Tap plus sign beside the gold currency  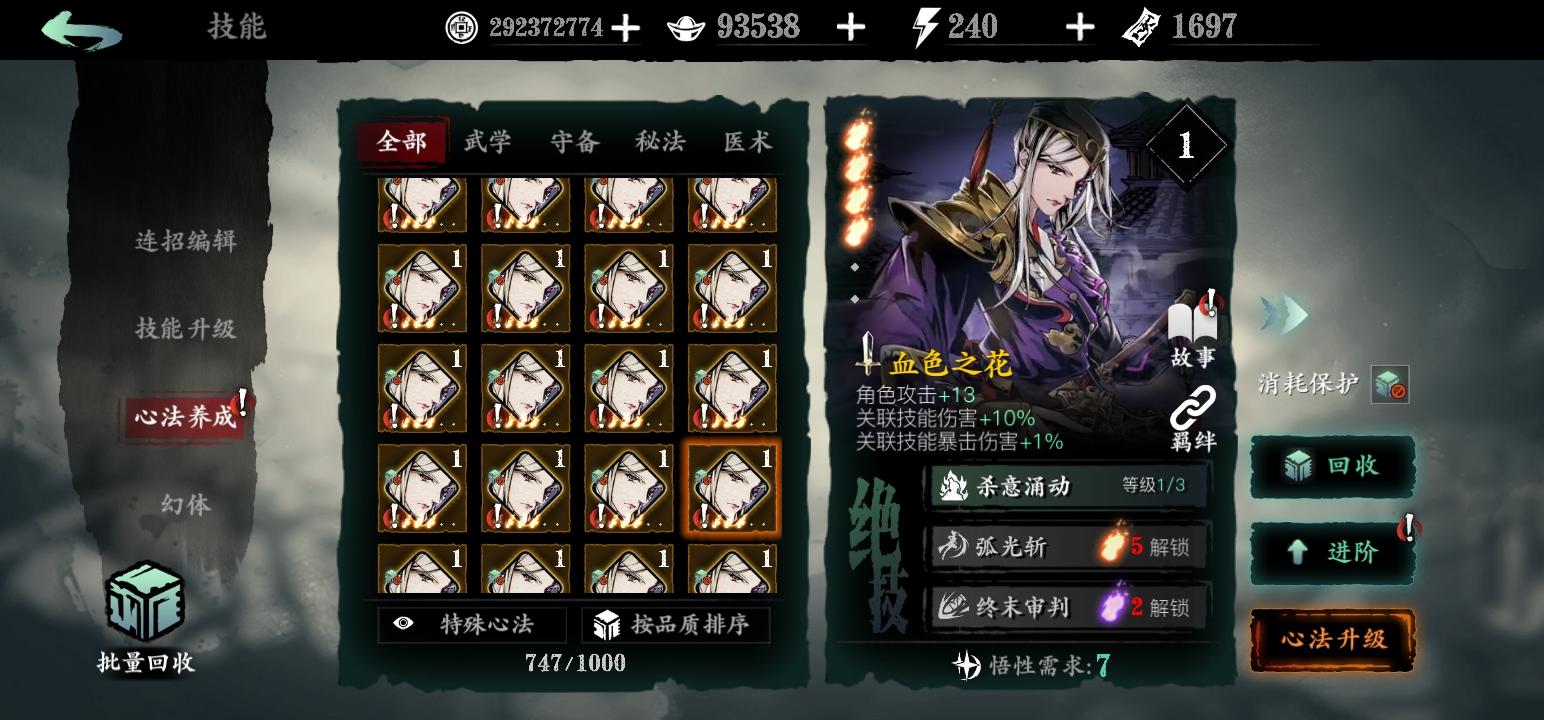(851, 27)
